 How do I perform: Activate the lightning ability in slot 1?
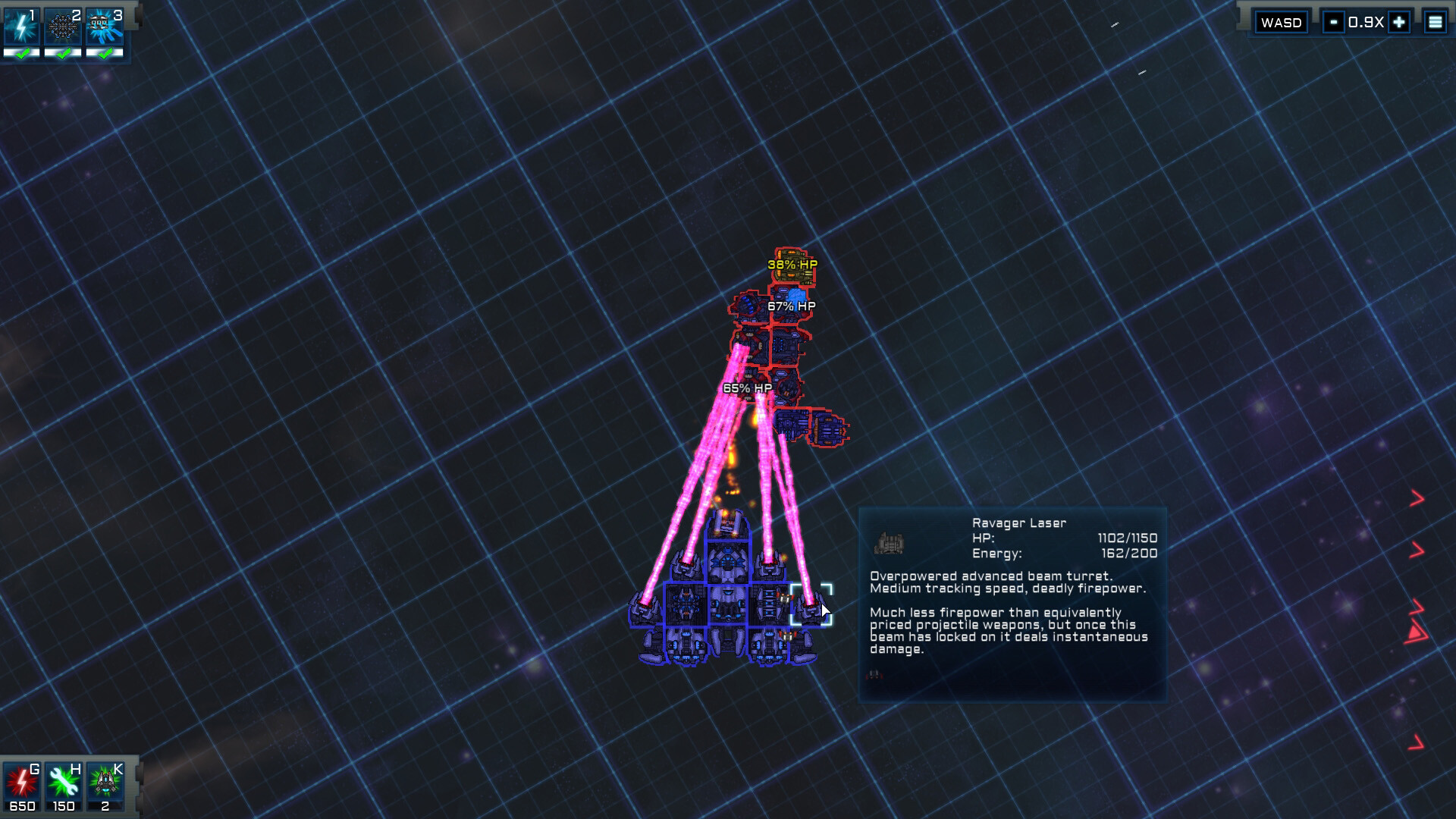click(x=22, y=25)
